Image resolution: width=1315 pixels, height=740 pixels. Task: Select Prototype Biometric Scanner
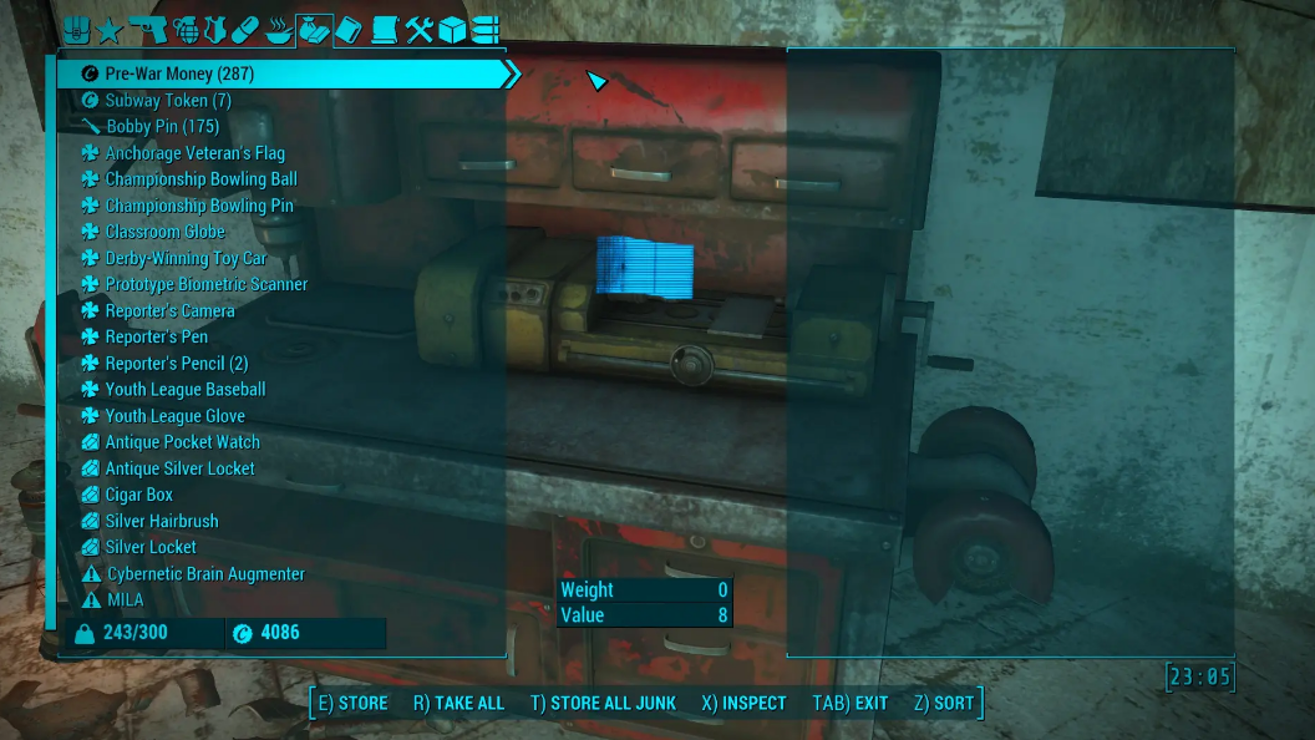pos(206,284)
